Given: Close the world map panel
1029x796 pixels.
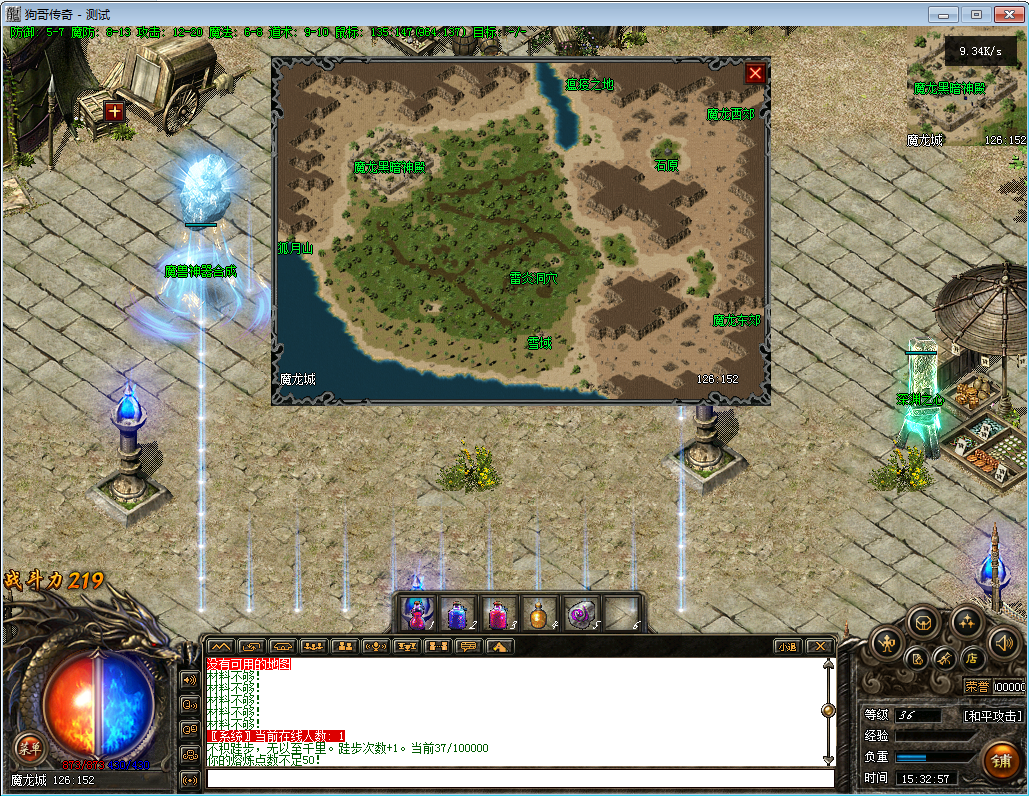Looking at the screenshot, I should [755, 73].
